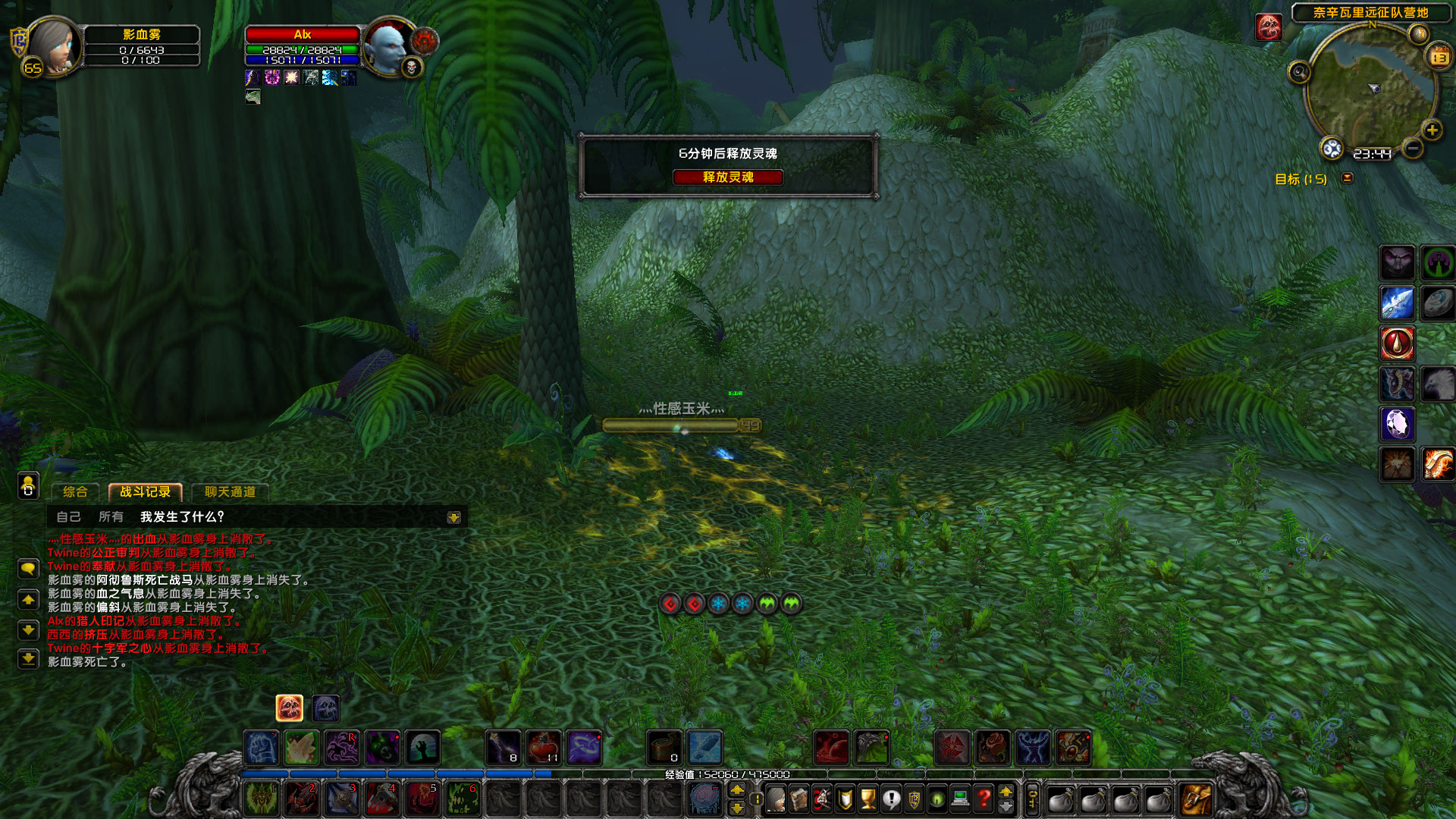Enable the 所有 combat log filter

[112, 517]
